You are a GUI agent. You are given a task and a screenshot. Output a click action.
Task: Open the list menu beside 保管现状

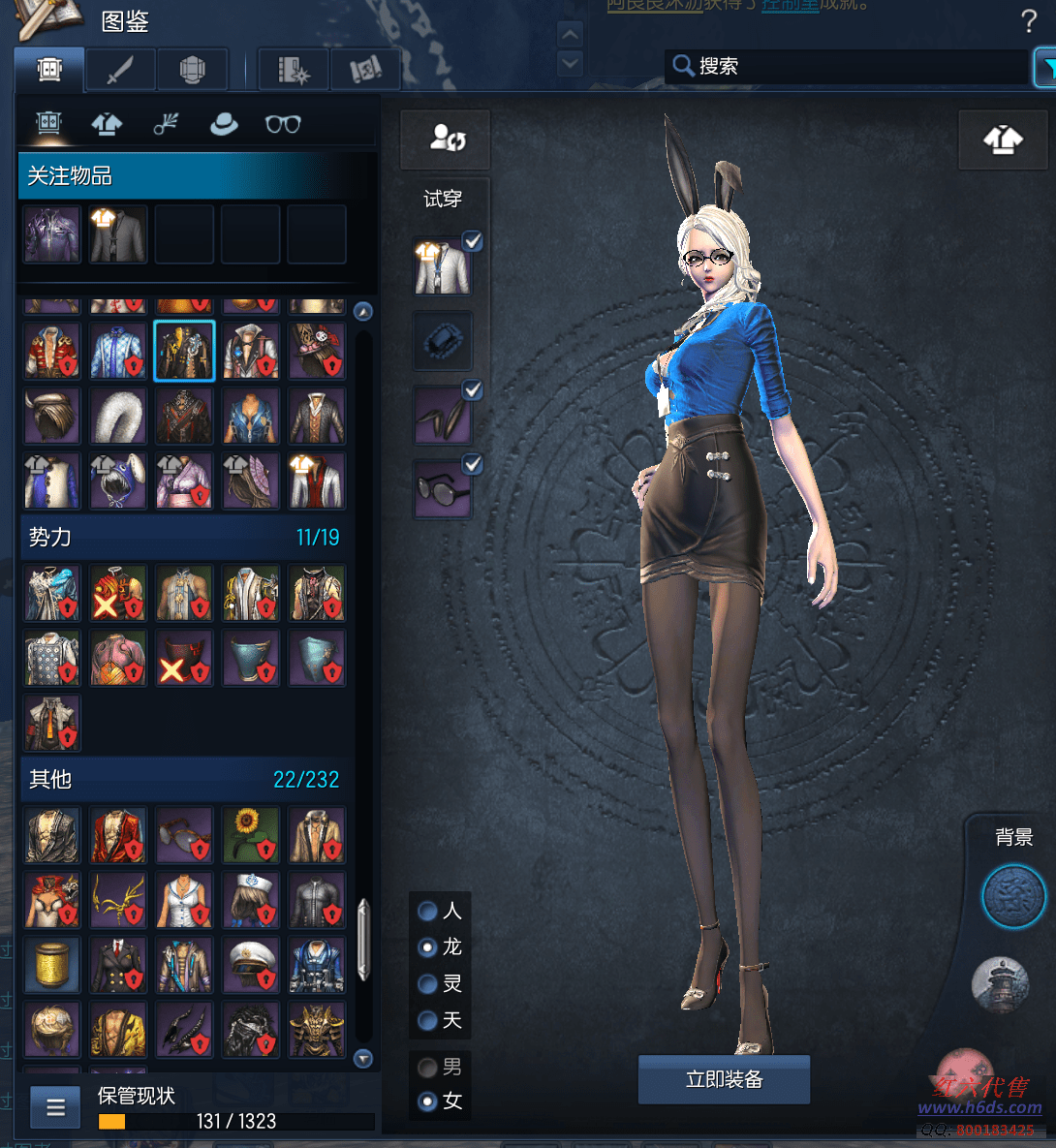[x=55, y=1106]
